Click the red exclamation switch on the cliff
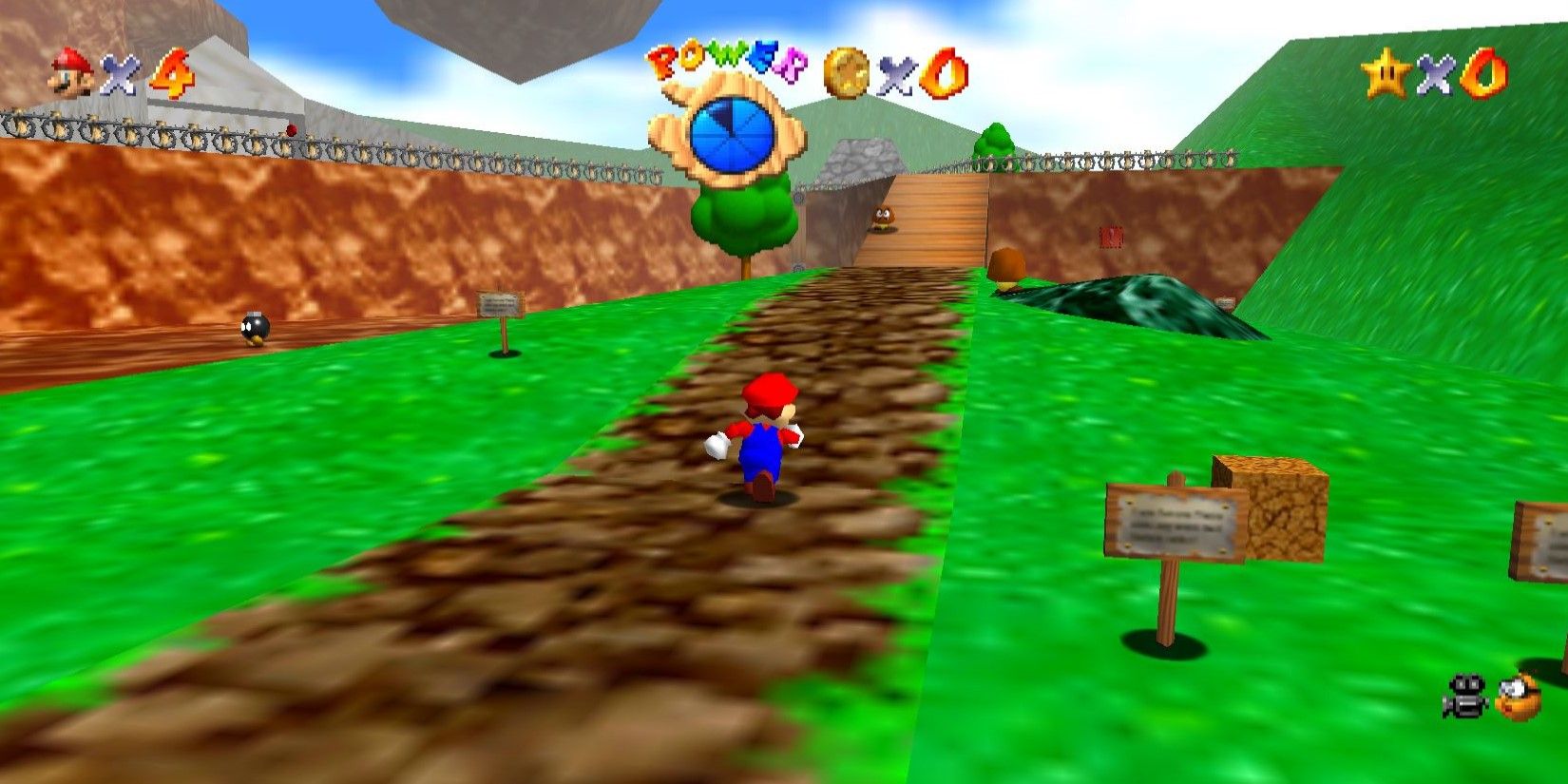1568x784 pixels. (x=1112, y=237)
